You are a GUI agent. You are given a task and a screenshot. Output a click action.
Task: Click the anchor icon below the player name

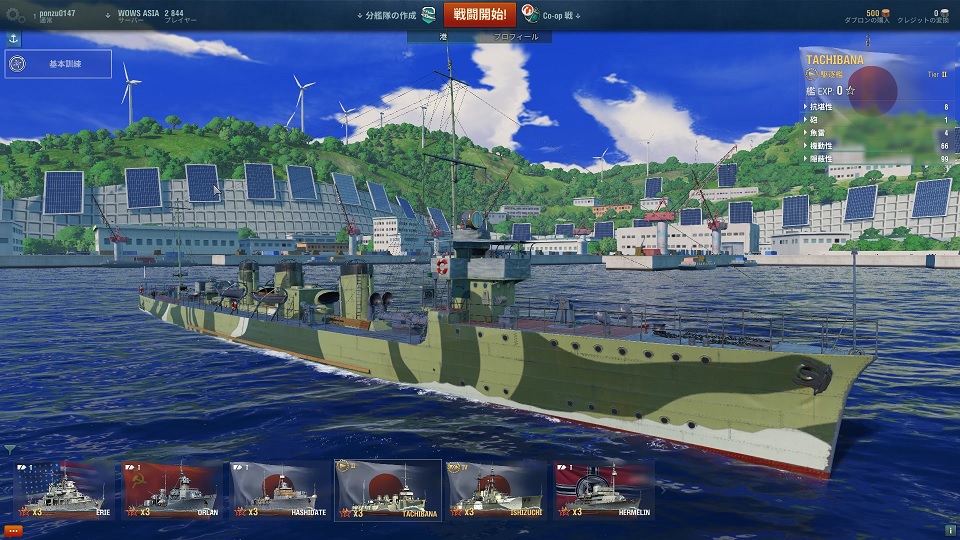[x=14, y=38]
